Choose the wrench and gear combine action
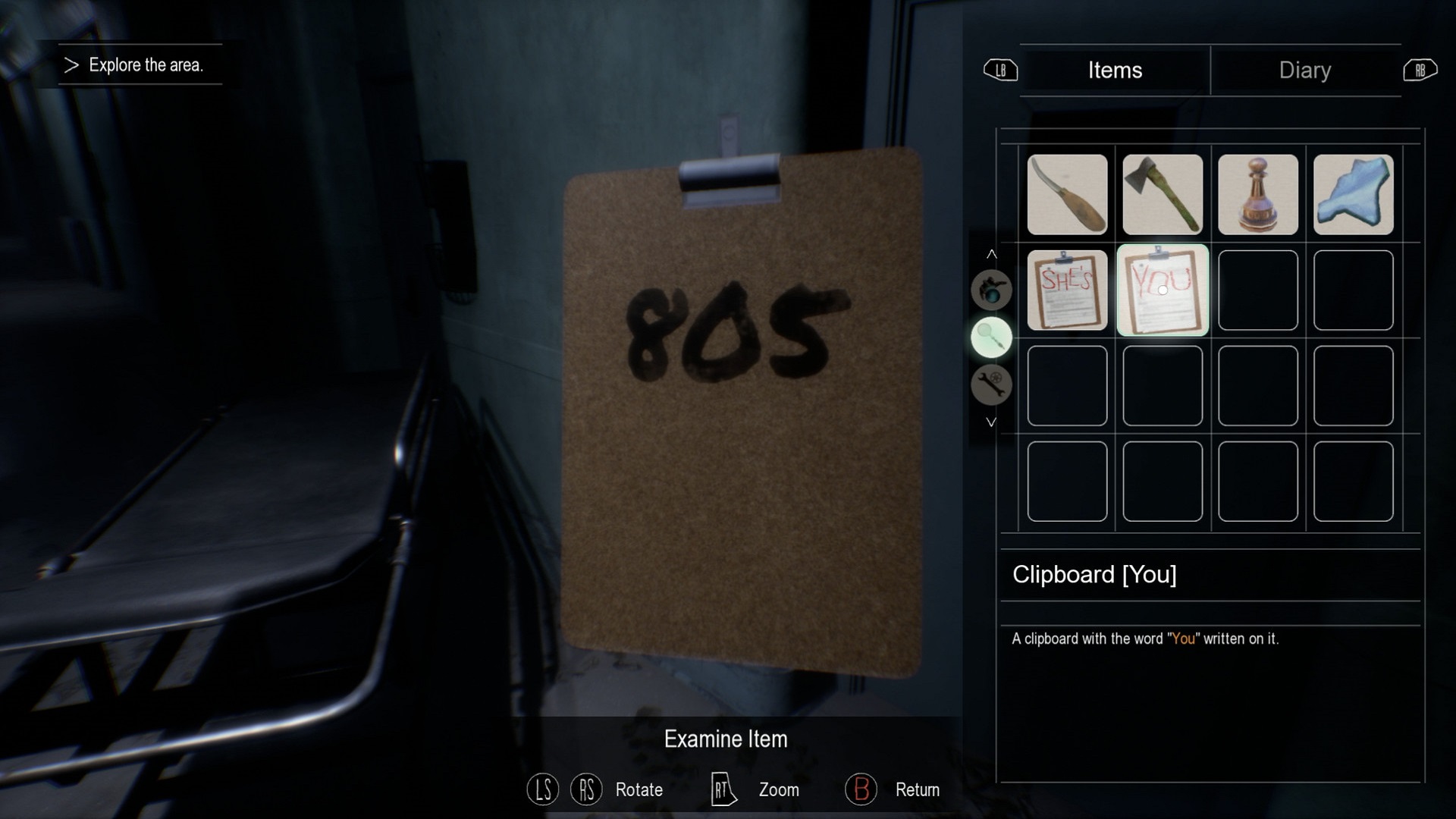The height and width of the screenshot is (819, 1456). point(991,384)
